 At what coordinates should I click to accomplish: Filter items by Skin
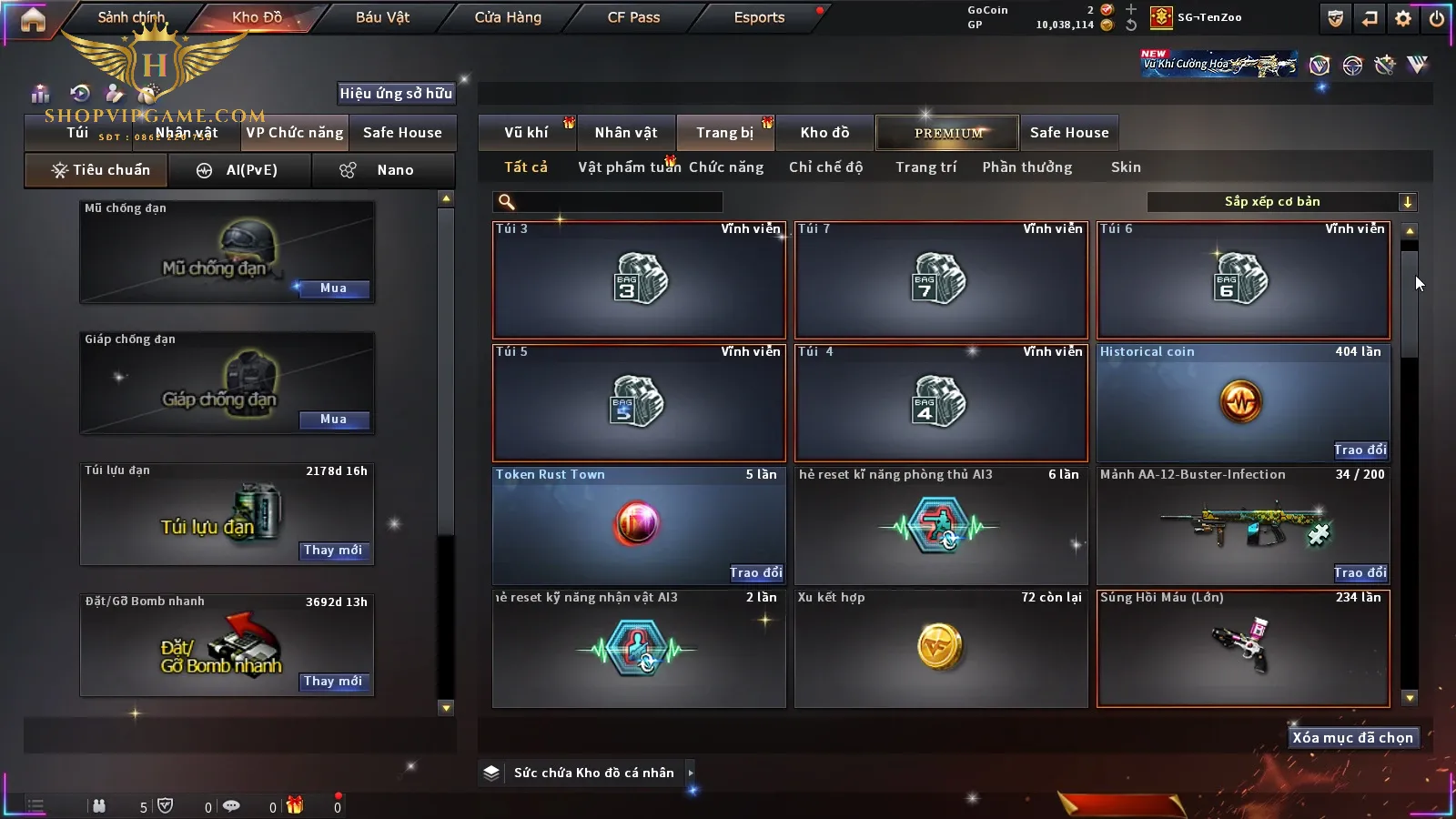1126,167
